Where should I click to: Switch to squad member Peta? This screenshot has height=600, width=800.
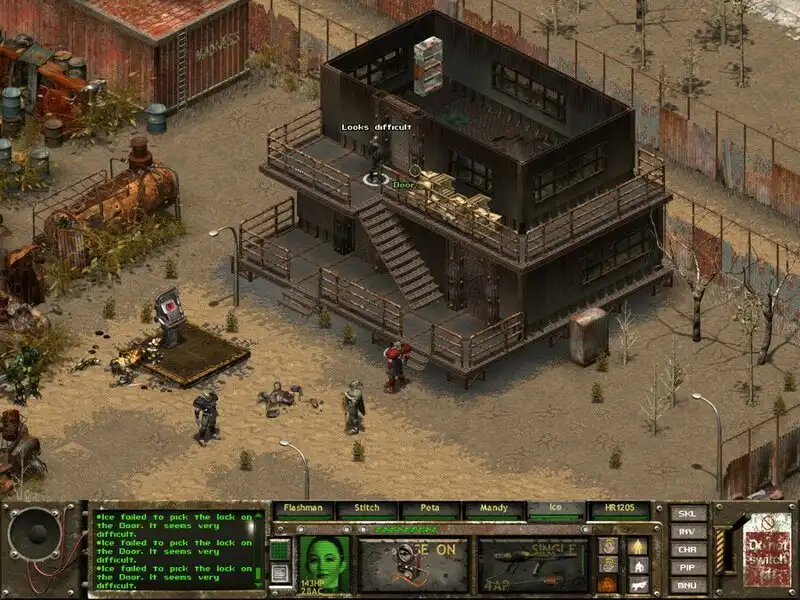click(430, 509)
